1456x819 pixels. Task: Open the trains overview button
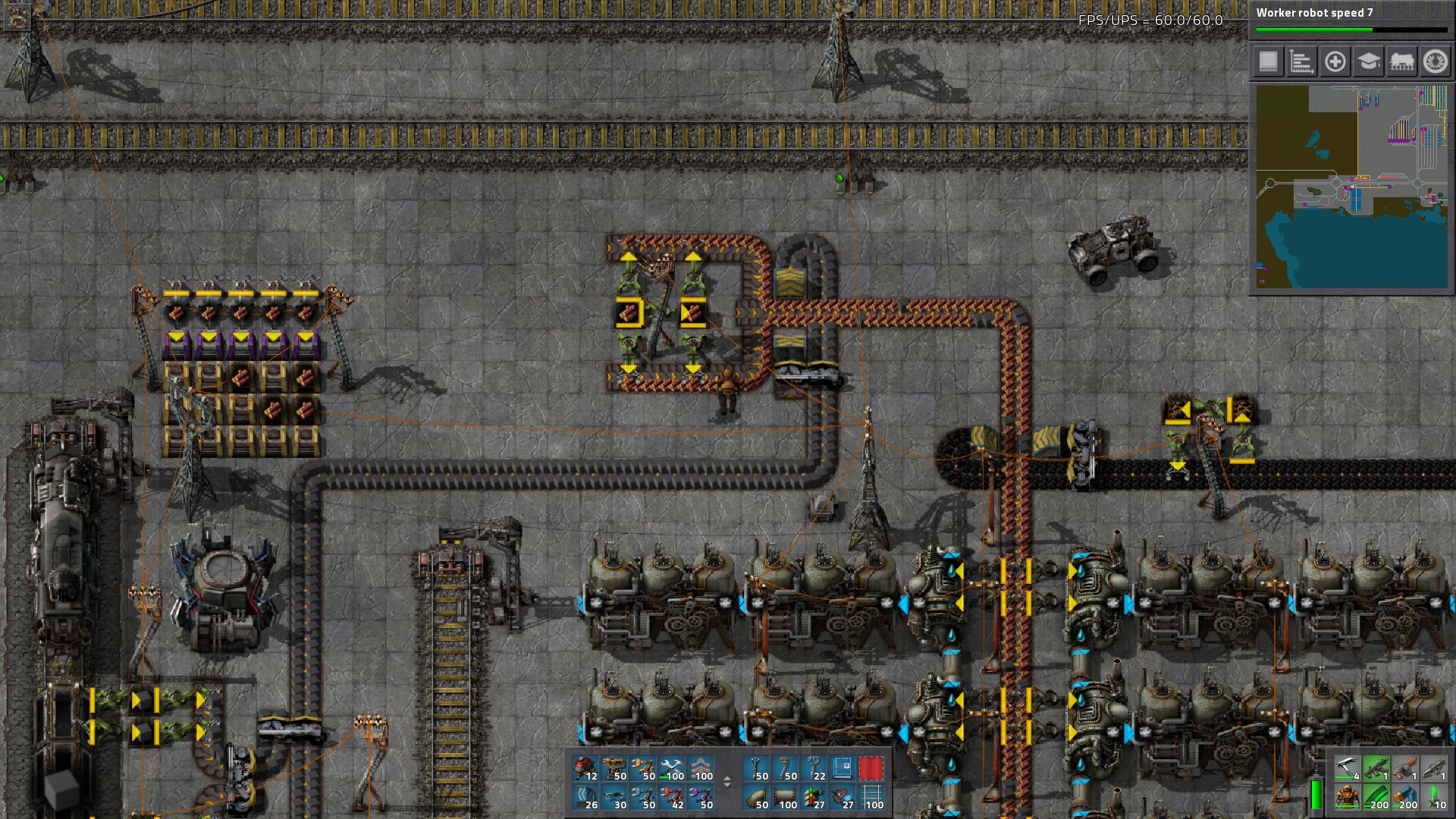pos(1402,61)
